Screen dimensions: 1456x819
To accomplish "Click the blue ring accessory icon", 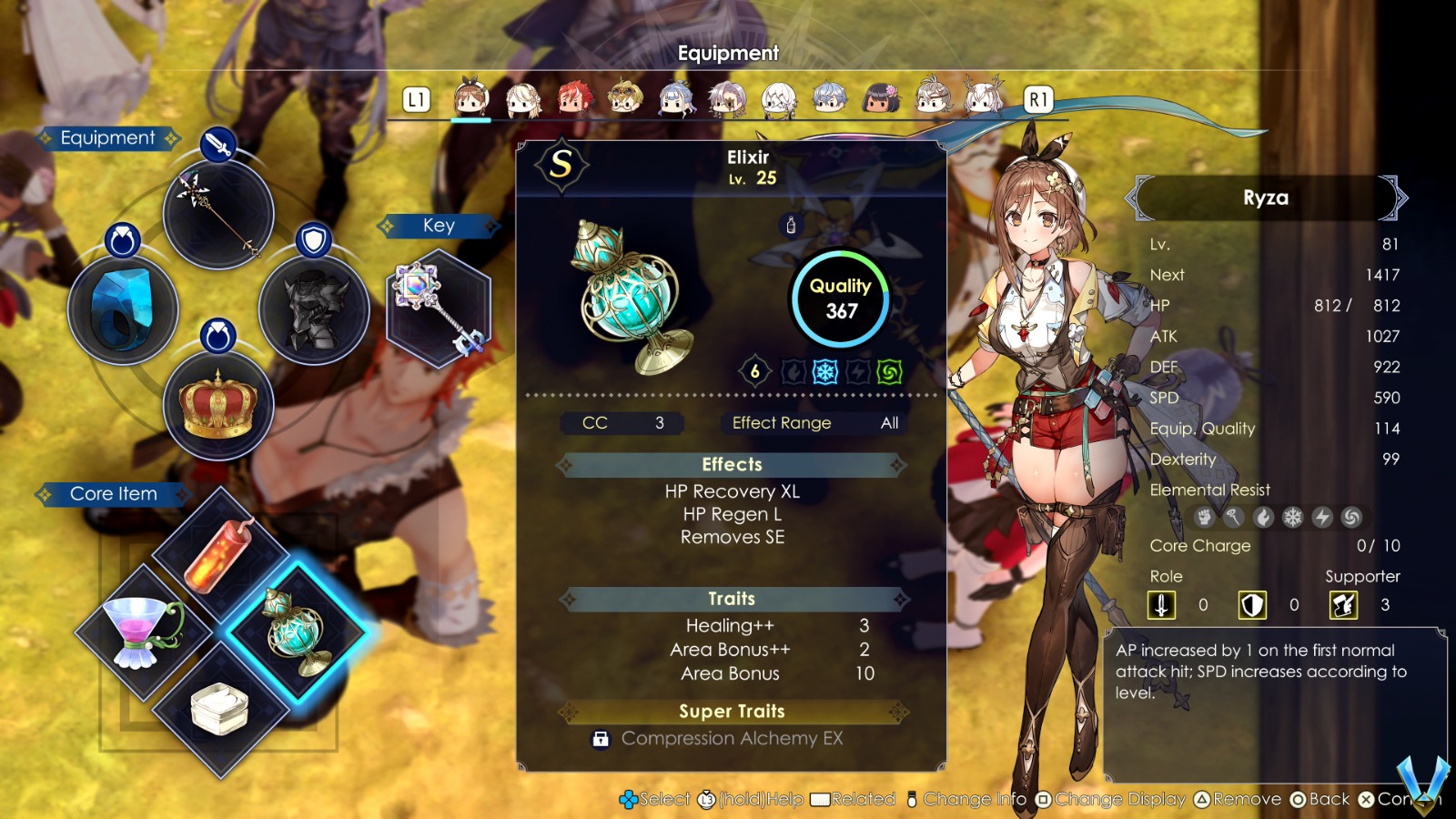I will 123,309.
